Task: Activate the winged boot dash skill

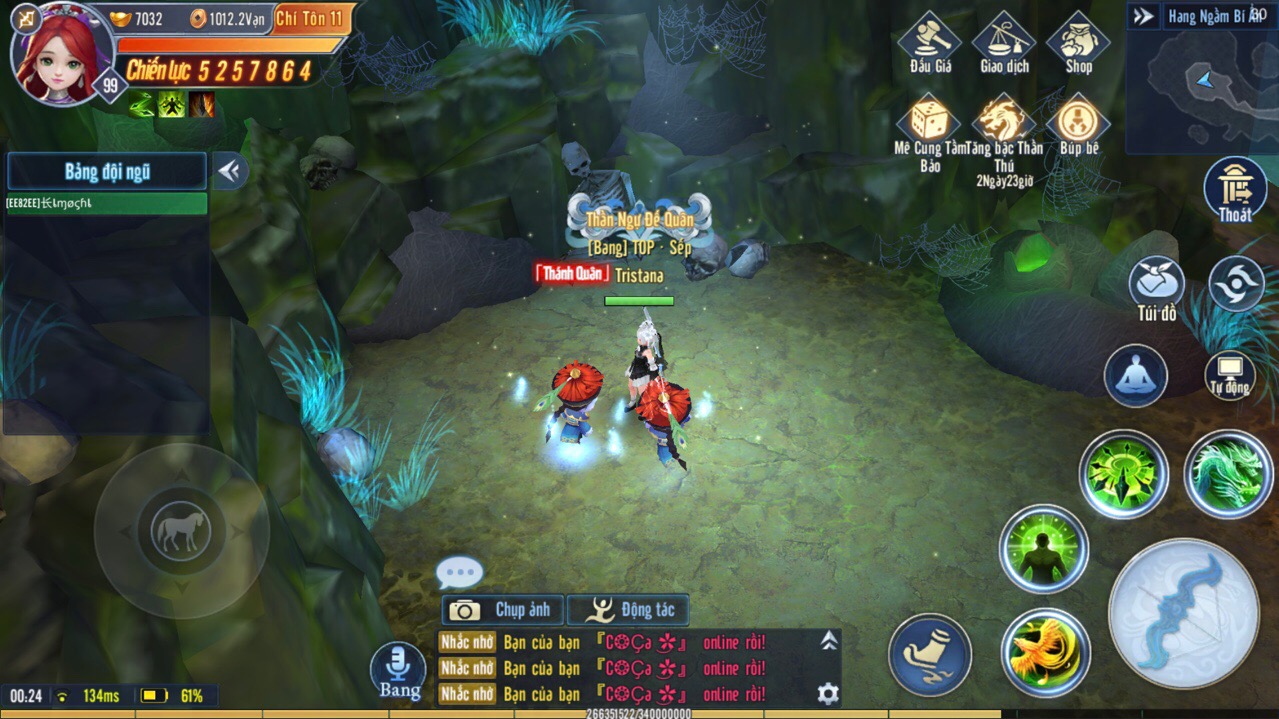Action: (x=930, y=655)
